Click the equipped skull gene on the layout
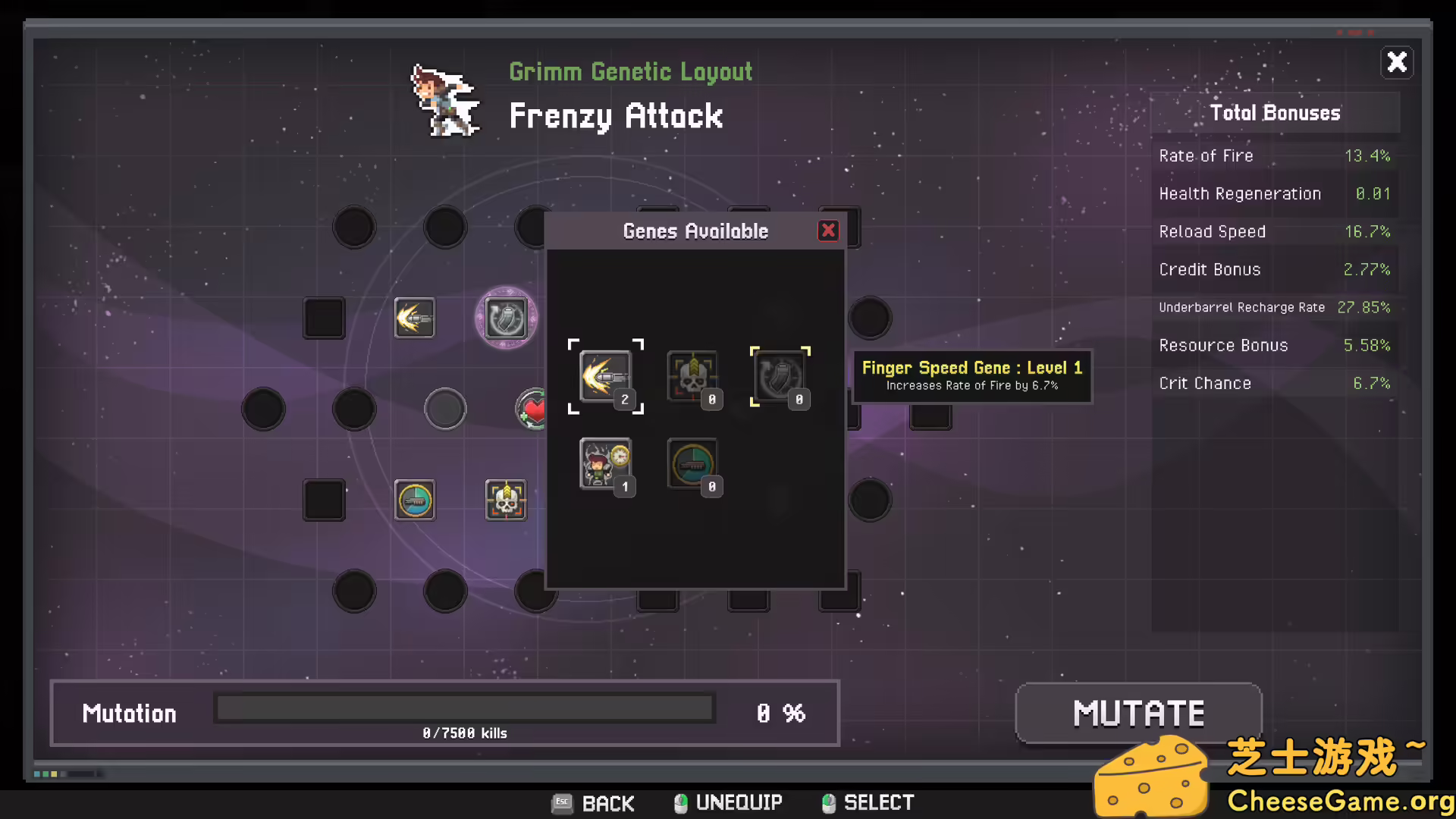Image resolution: width=1456 pixels, height=819 pixels. click(x=506, y=500)
